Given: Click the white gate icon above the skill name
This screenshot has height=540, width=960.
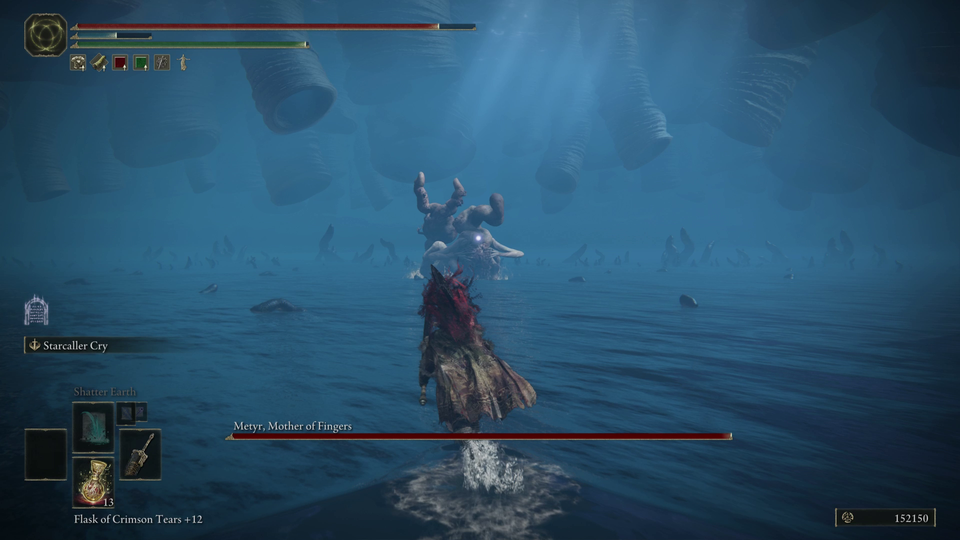Looking at the screenshot, I should [x=36, y=310].
